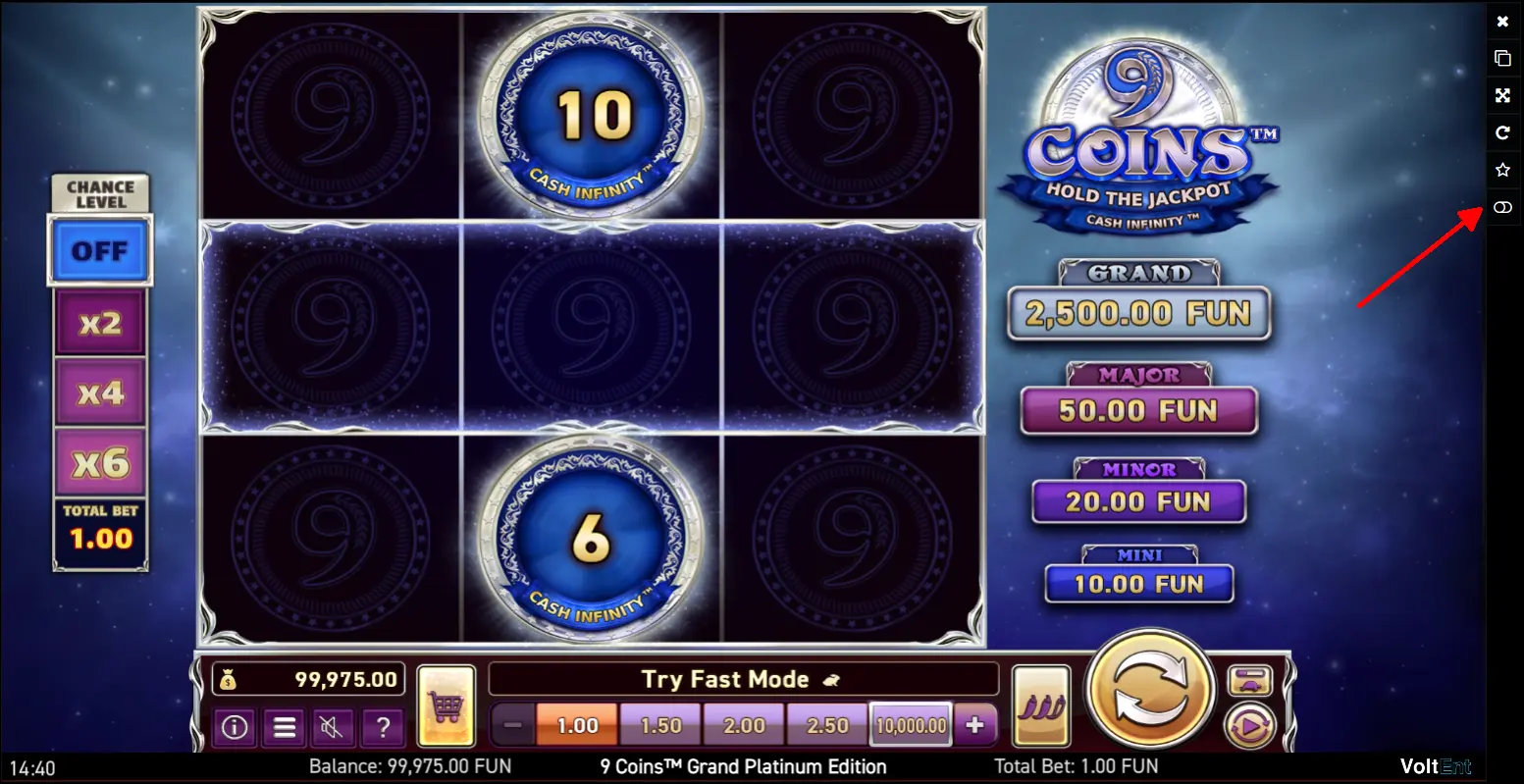Open the info button in the control bar
The height and width of the screenshot is (784, 1524).
[234, 727]
